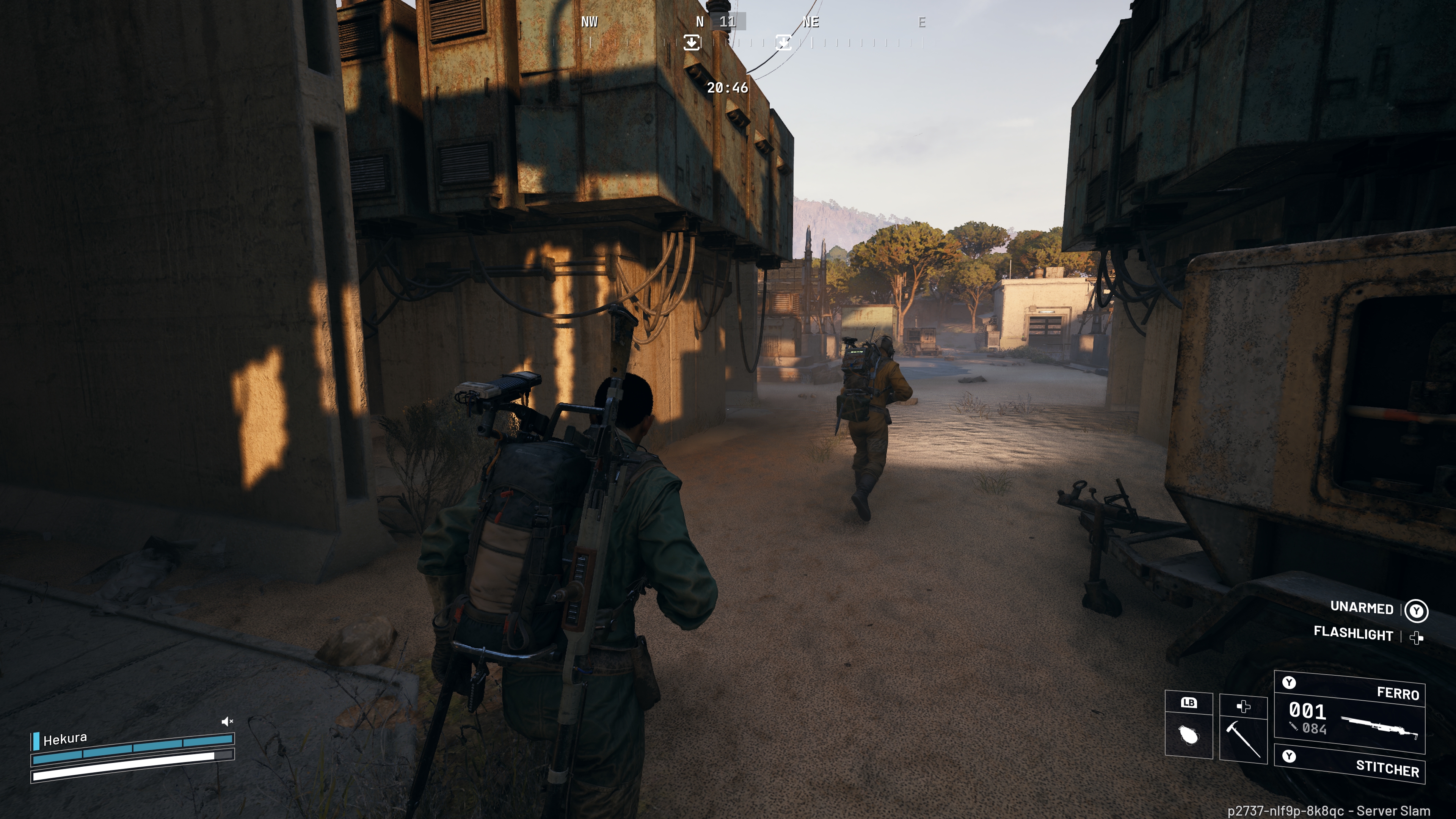Screen dimensions: 1456x819
Task: Toggle the Flashlight option
Action: click(1353, 634)
